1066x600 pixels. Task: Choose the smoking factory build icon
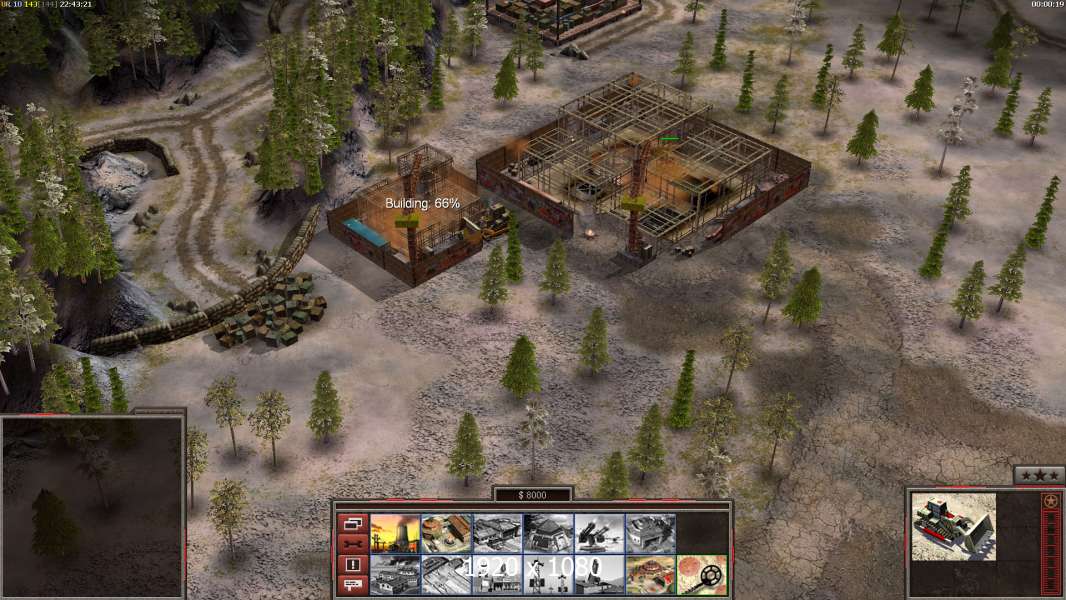[395, 575]
